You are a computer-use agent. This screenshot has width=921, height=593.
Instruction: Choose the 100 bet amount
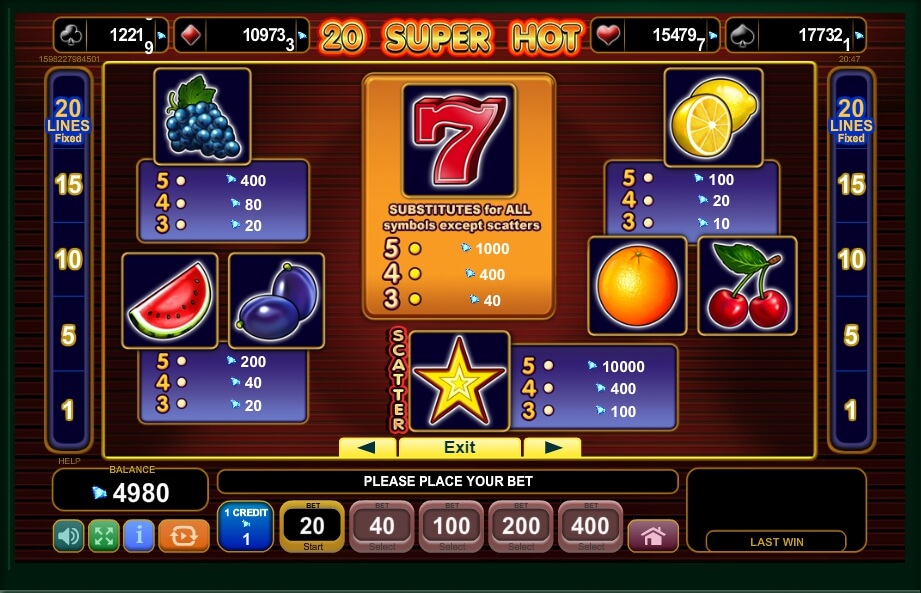tap(452, 526)
